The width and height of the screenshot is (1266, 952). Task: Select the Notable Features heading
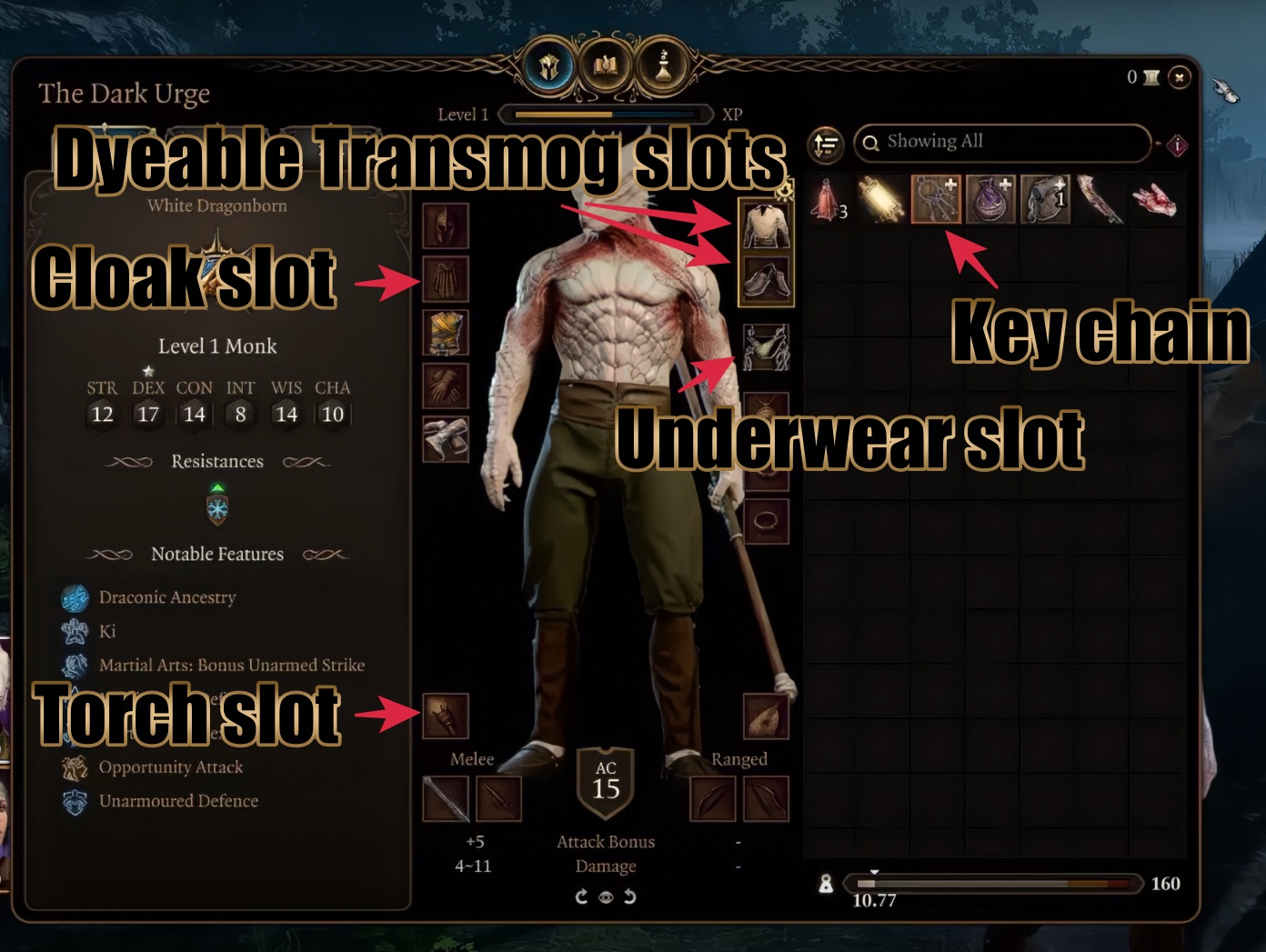coord(217,554)
